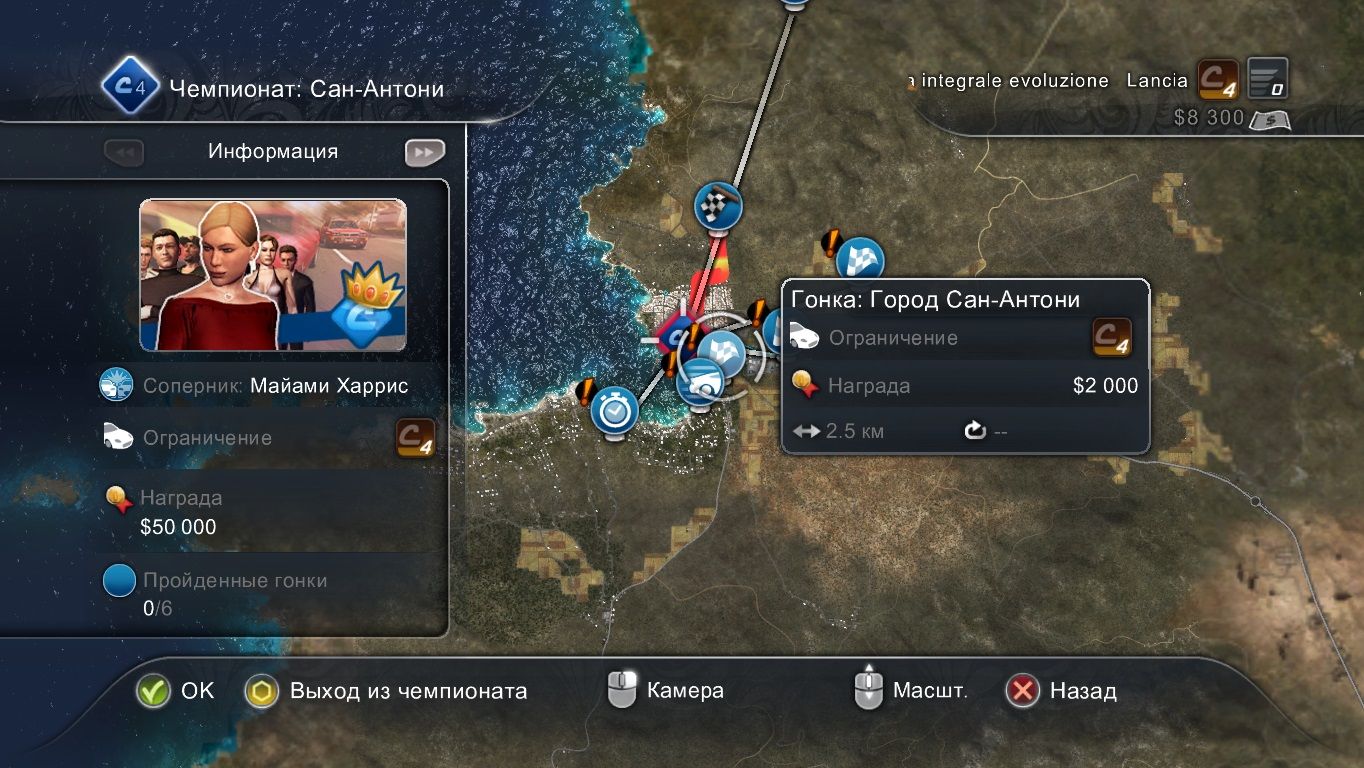The image size is (1364, 768).
Task: Select the black checkered flag map marker
Action: 718,206
